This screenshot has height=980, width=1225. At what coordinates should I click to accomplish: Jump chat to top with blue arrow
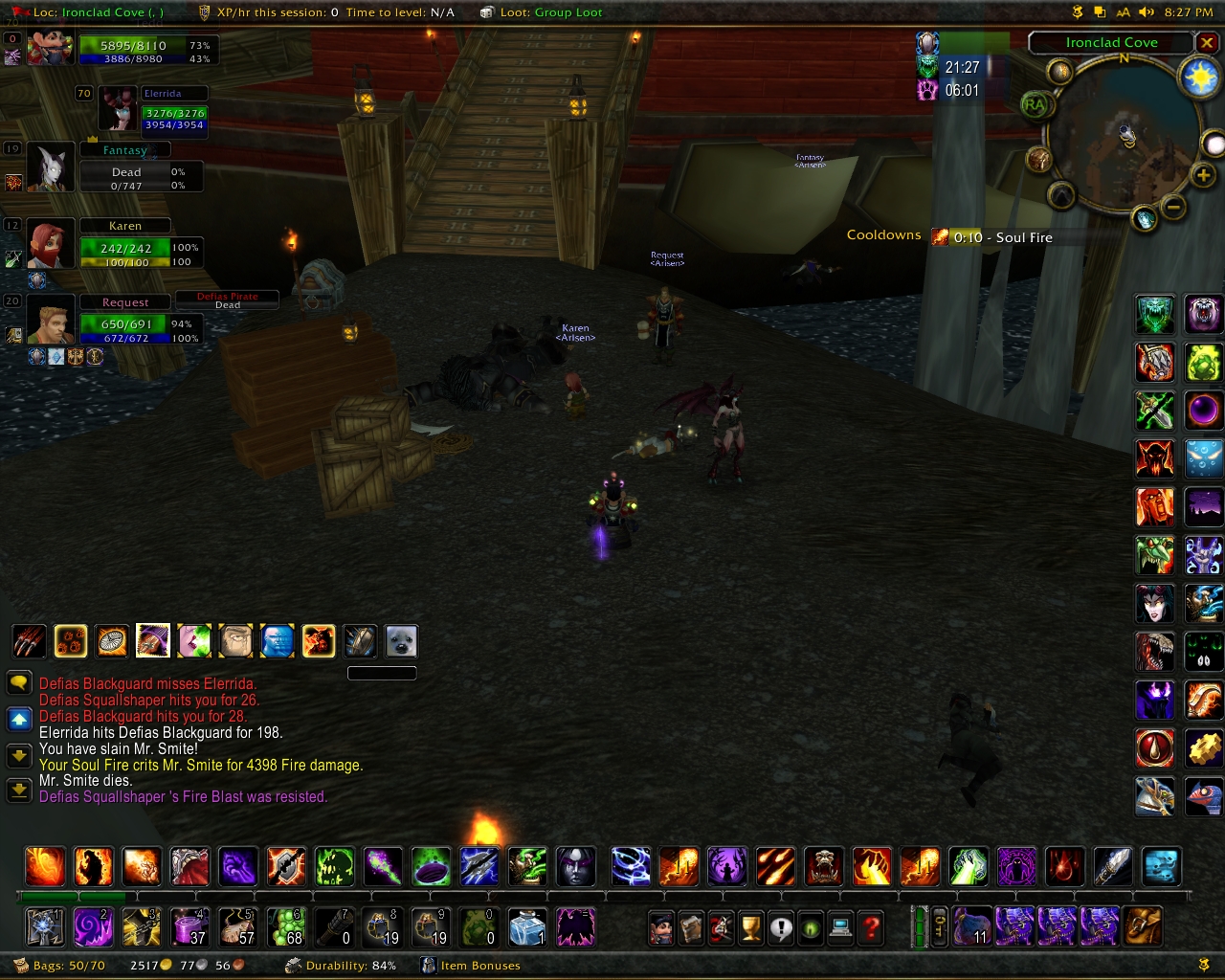pyautogui.click(x=19, y=718)
